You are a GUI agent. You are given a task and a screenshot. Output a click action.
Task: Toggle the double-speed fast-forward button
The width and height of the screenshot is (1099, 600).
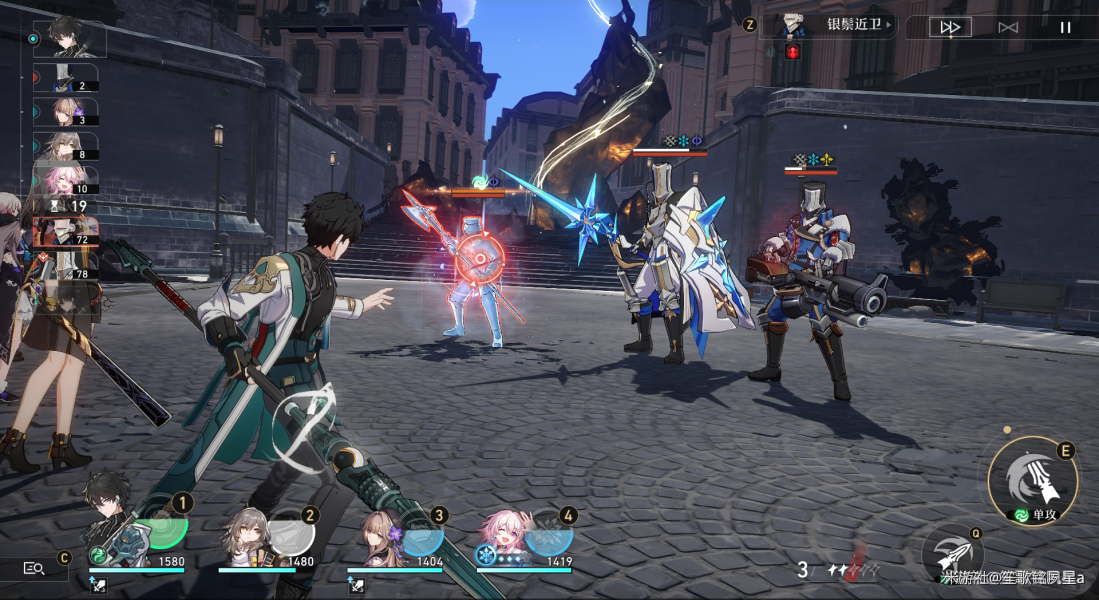pos(949,27)
